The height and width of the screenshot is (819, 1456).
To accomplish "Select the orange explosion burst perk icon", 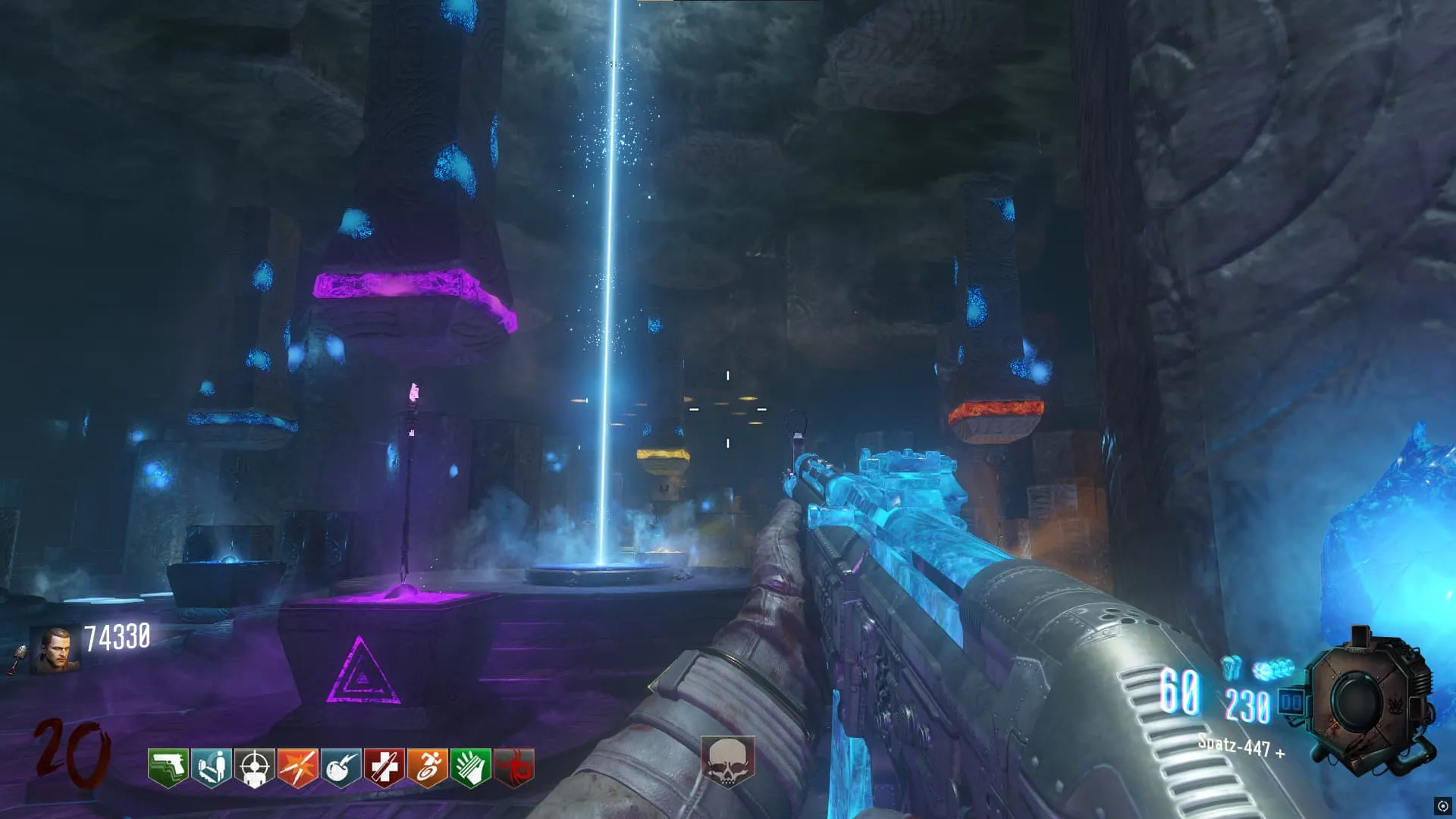I will point(298,767).
